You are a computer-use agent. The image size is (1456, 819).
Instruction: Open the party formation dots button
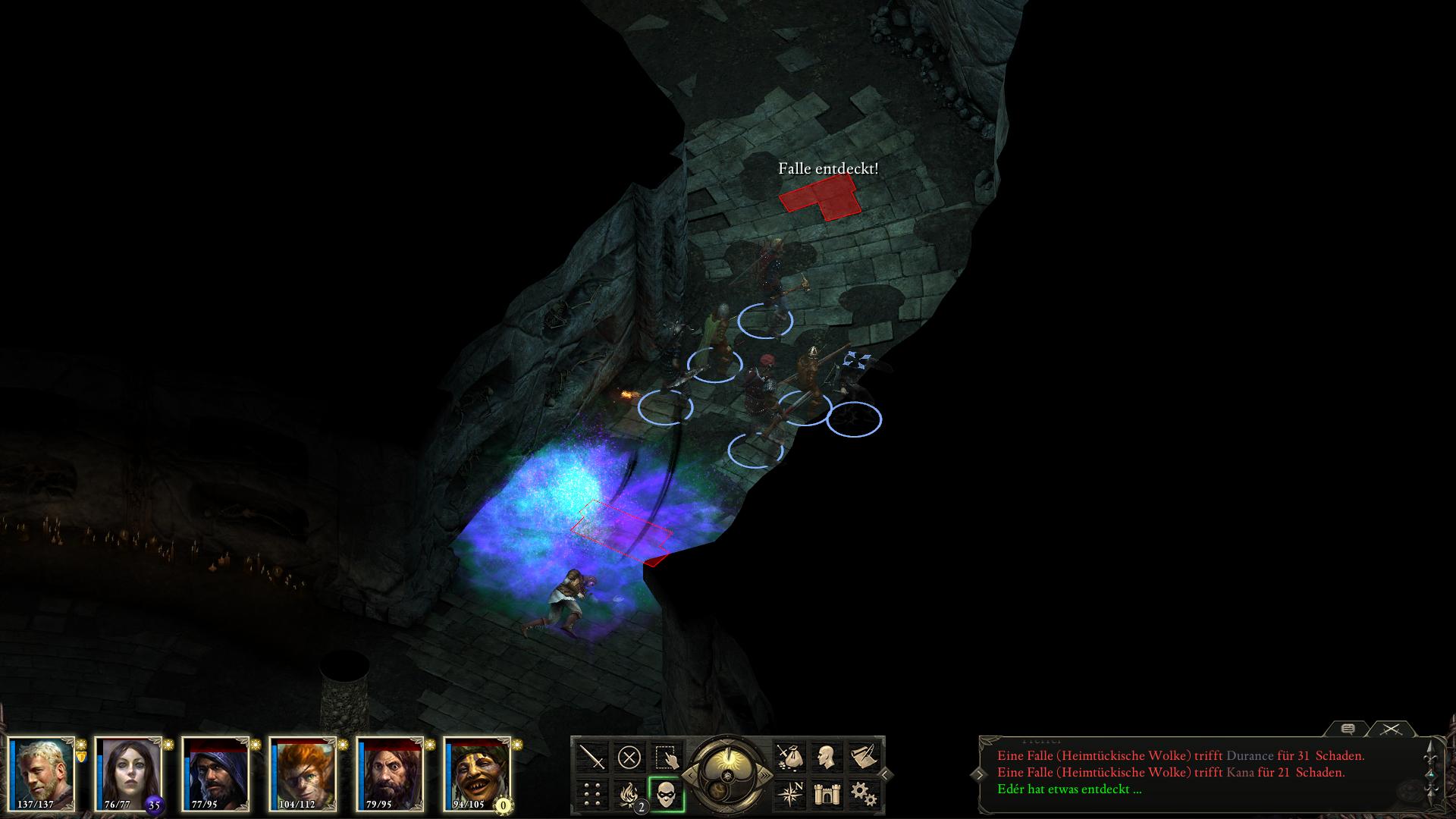click(592, 794)
